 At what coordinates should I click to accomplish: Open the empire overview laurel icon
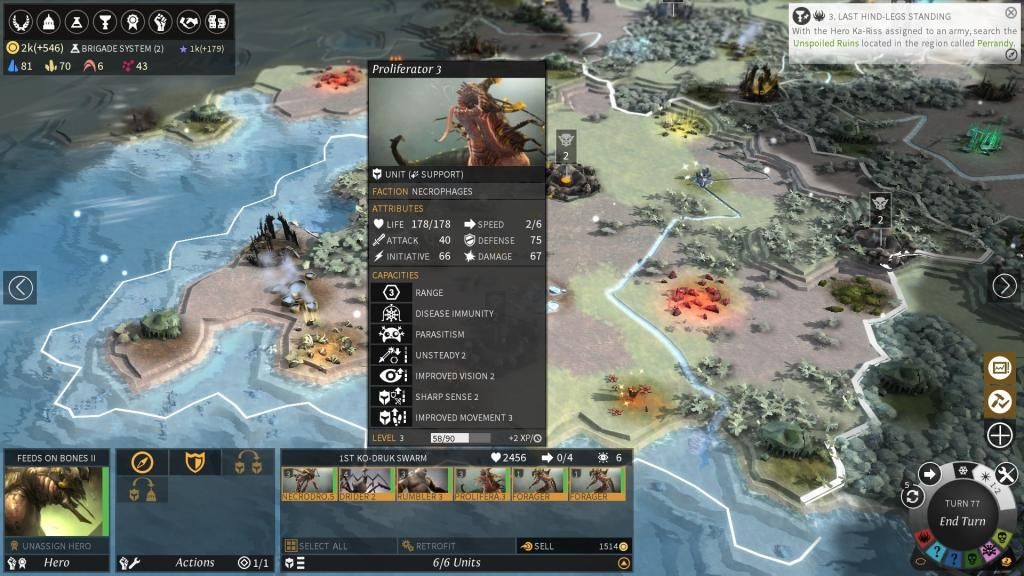tap(19, 21)
